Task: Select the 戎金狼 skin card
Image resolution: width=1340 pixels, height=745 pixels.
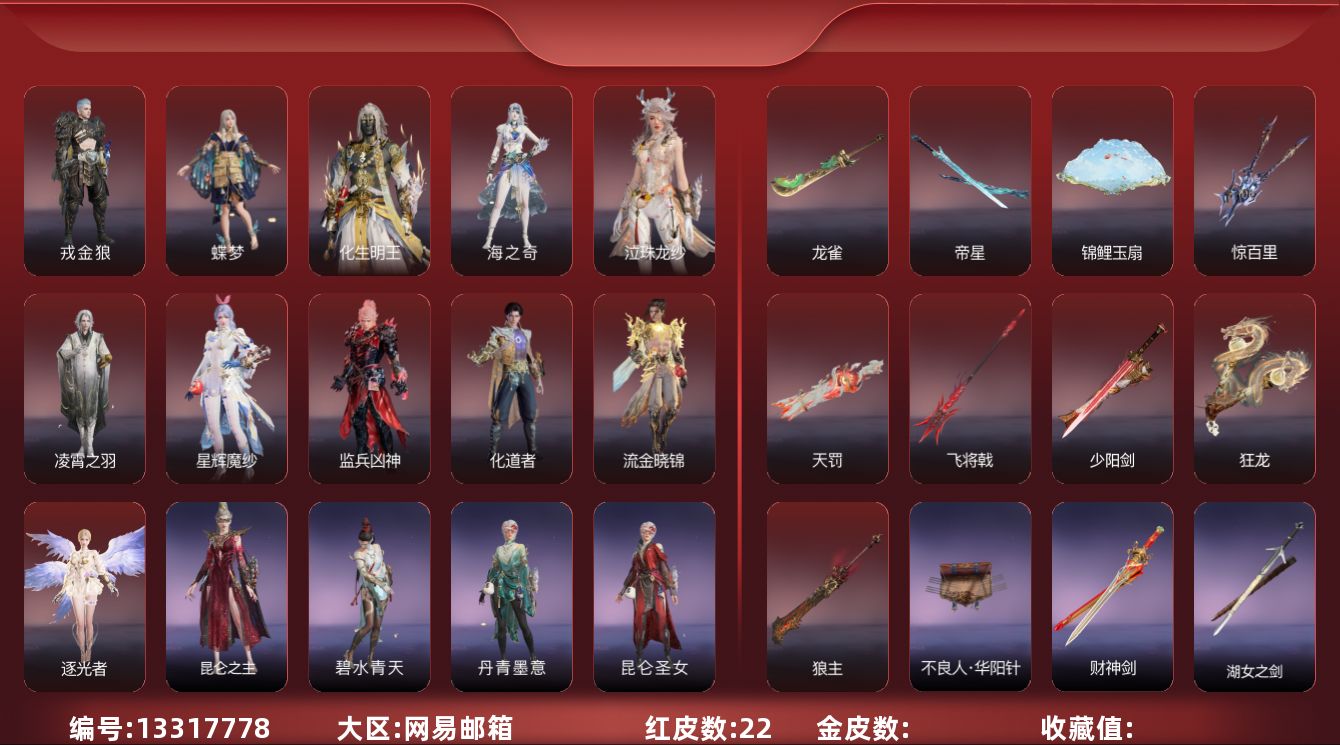Action: [84, 180]
